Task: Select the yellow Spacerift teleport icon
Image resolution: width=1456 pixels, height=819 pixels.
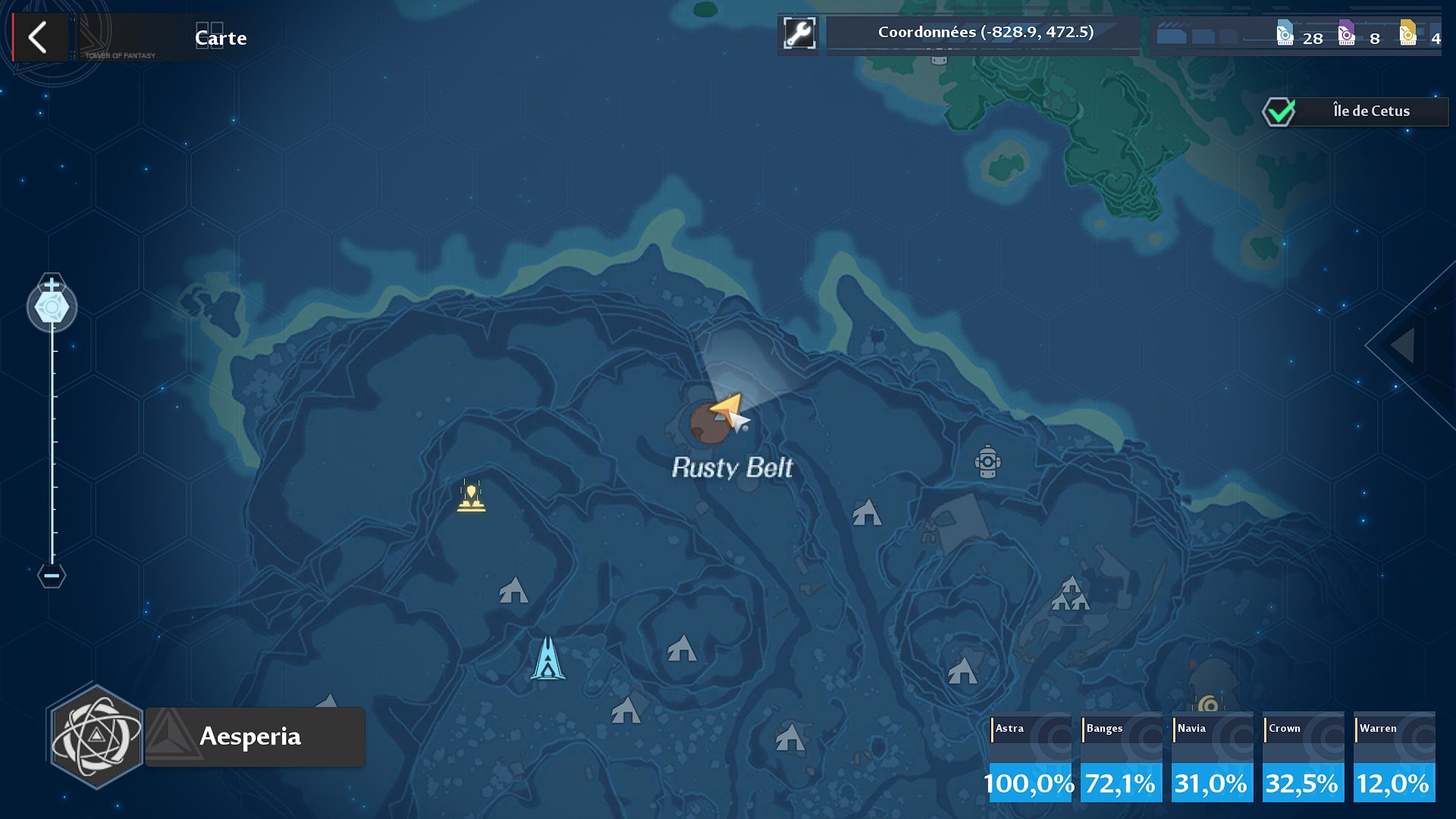Action: click(472, 497)
